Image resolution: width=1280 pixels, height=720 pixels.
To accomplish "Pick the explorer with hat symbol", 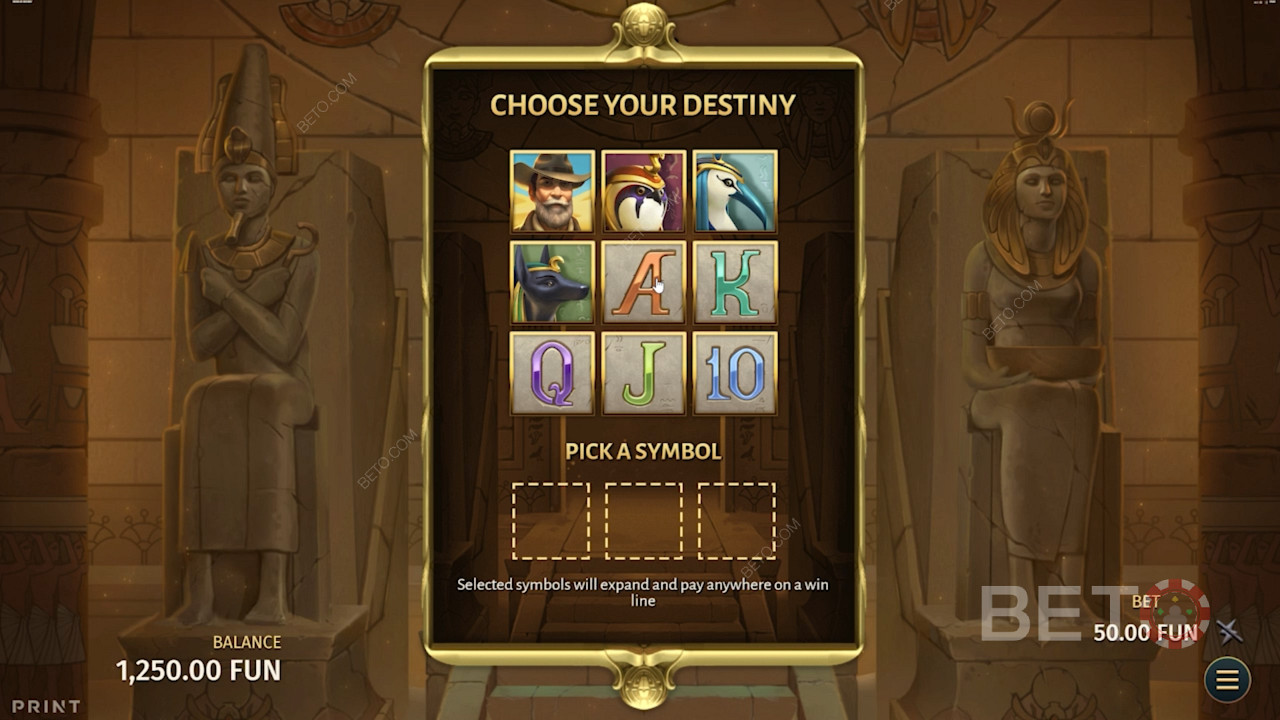I will tap(552, 191).
